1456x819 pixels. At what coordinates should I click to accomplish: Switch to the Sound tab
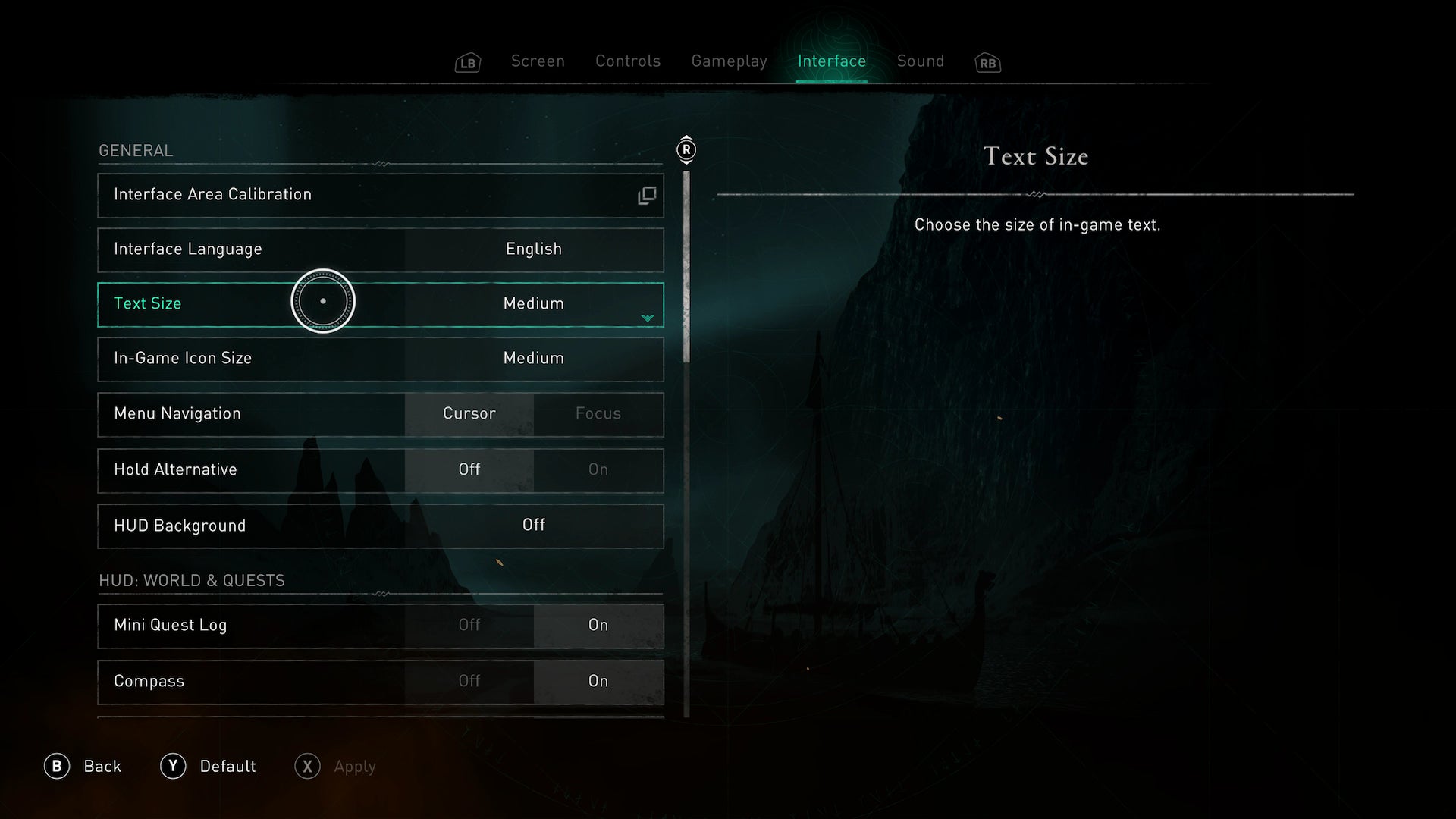point(920,61)
